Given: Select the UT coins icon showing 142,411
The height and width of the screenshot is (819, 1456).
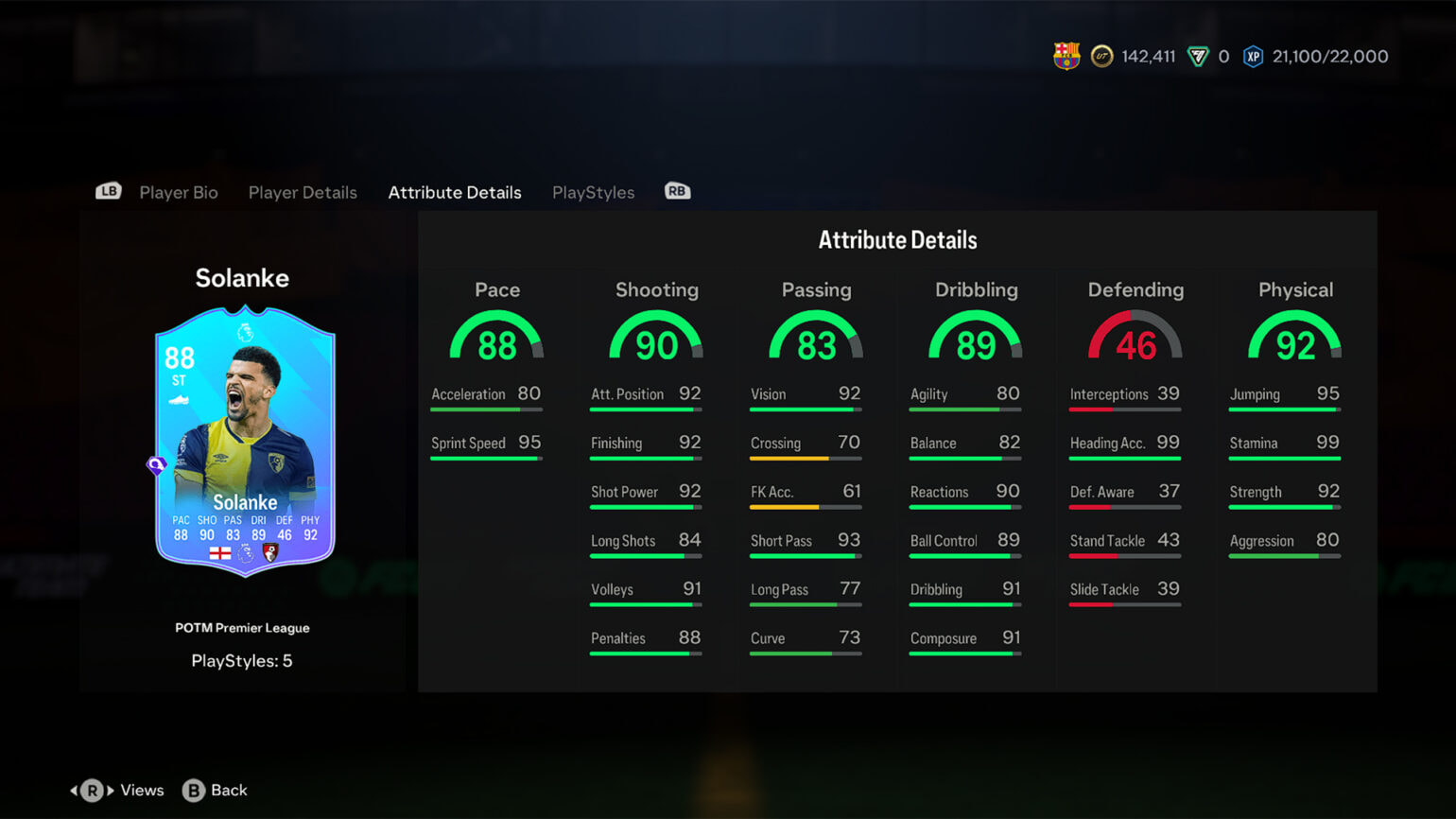Looking at the screenshot, I should pyautogui.click(x=1103, y=56).
